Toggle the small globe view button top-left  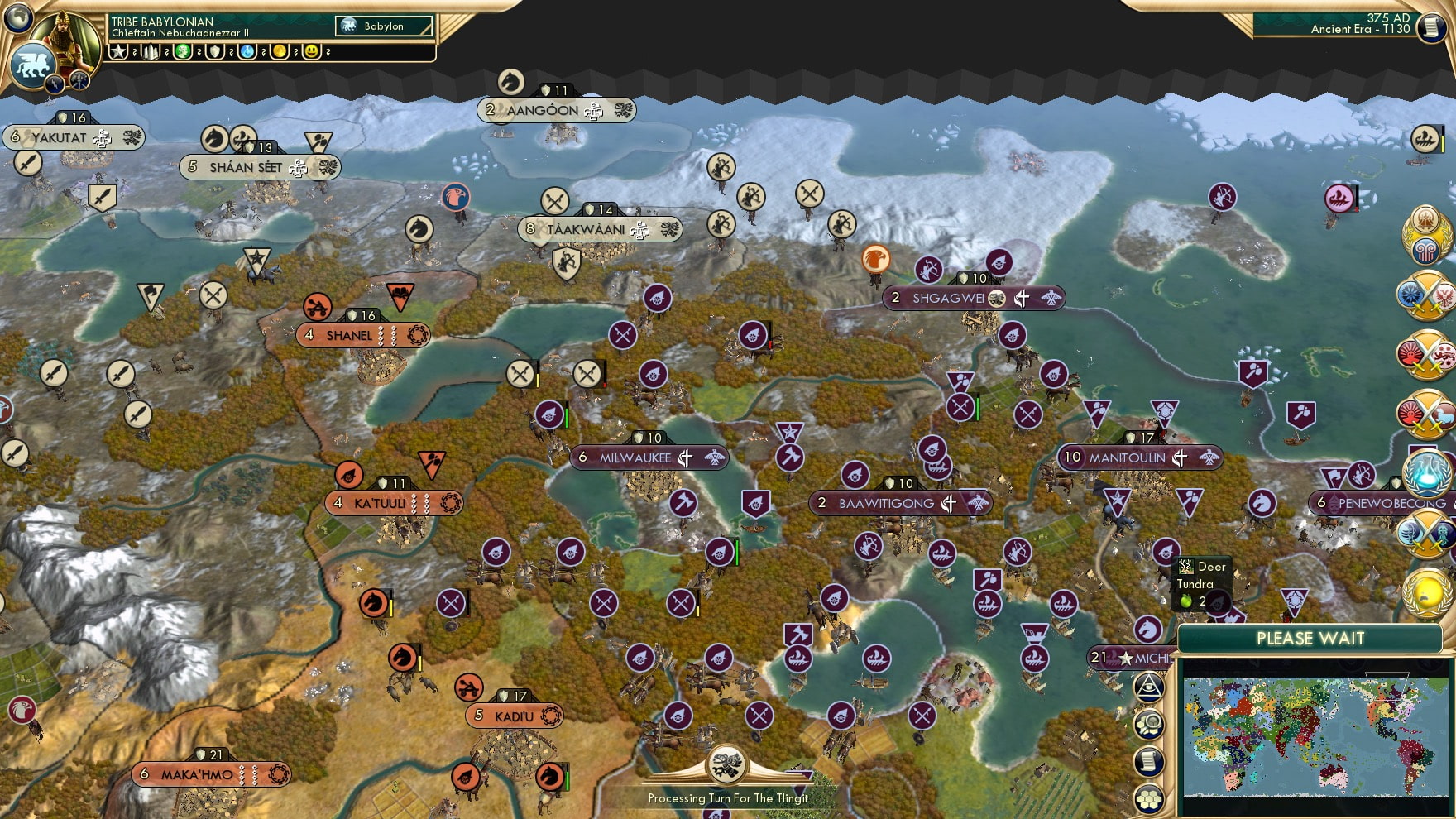click(x=17, y=18)
